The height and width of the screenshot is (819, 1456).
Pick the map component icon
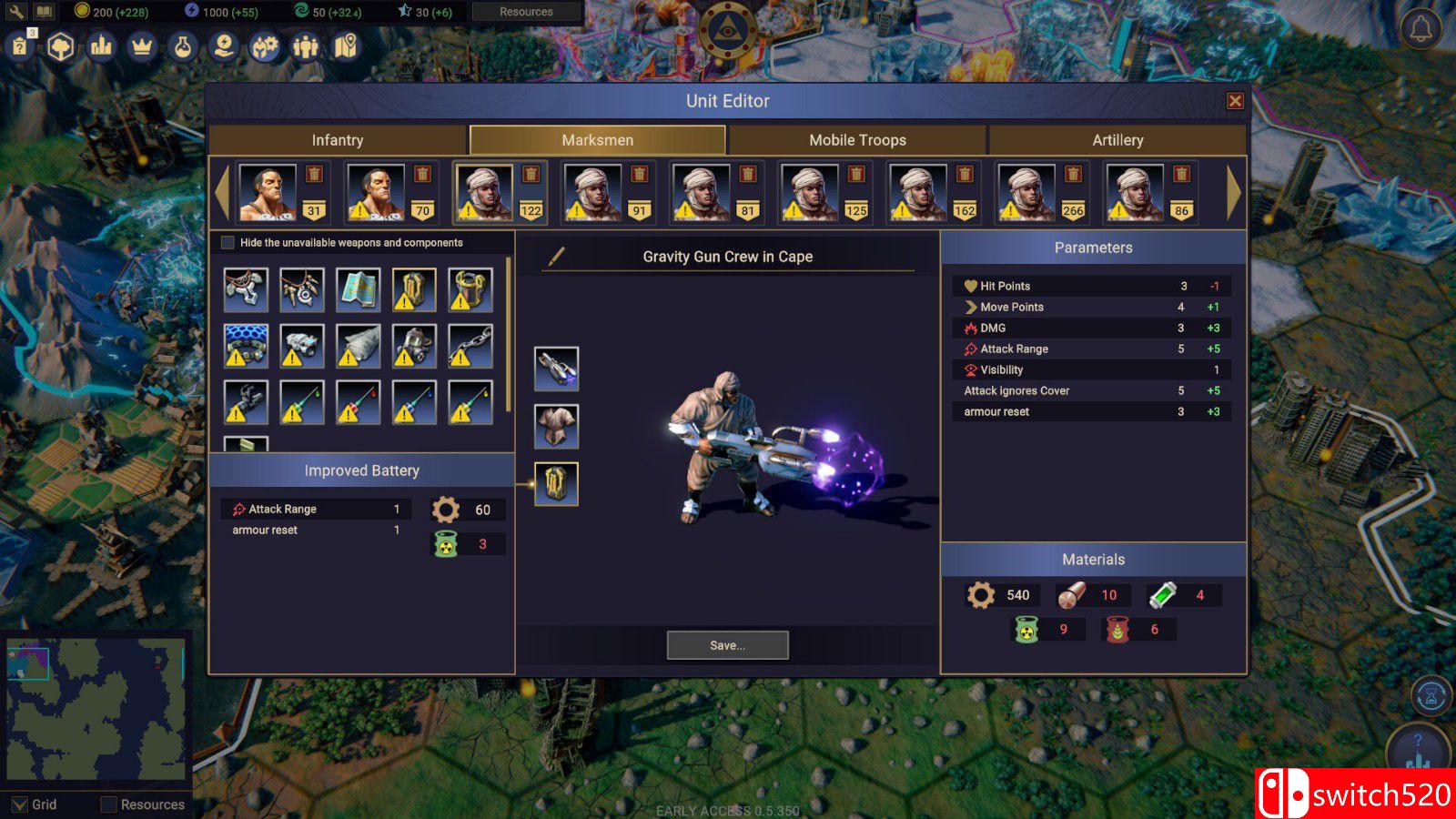(358, 289)
